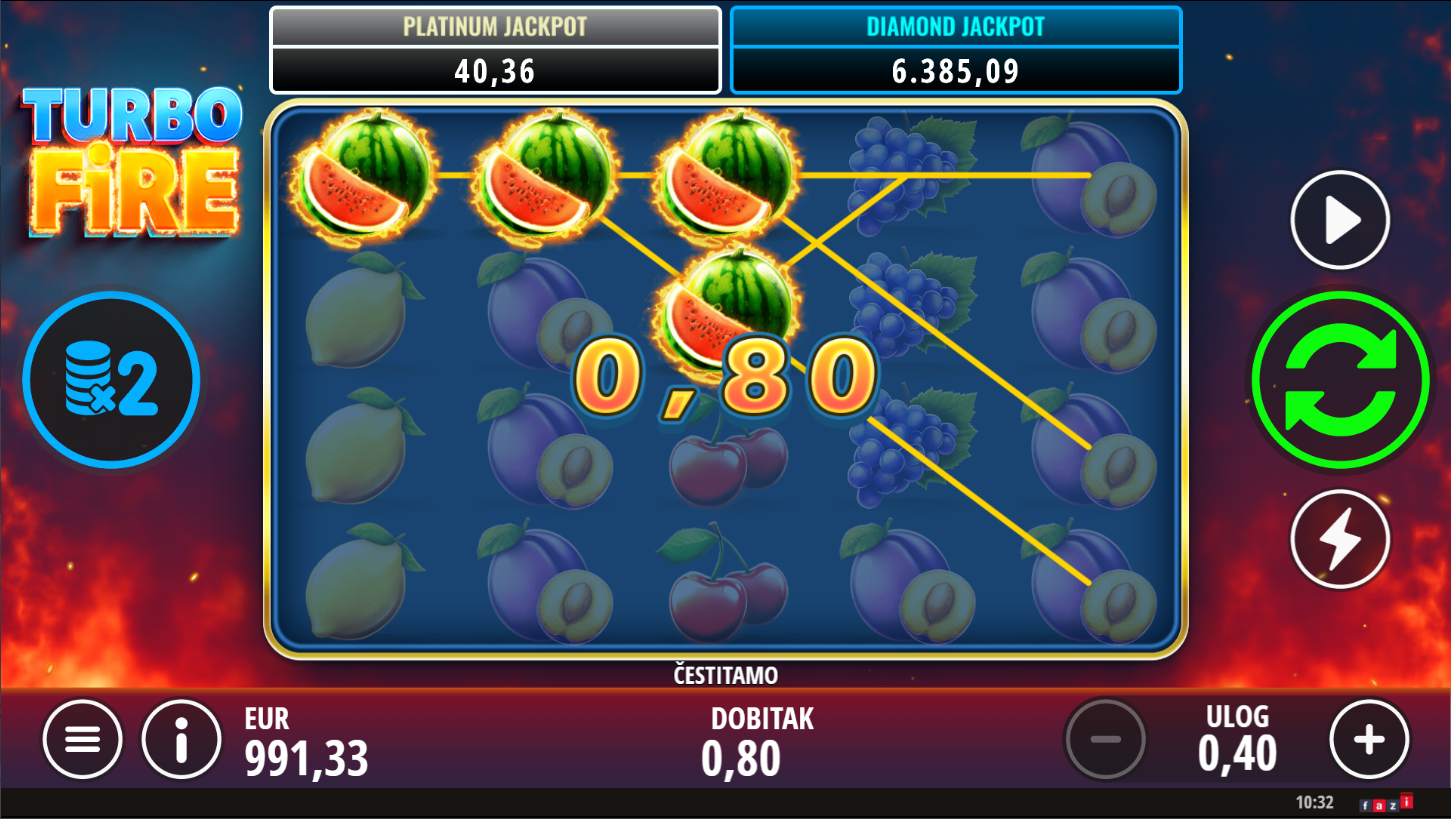Viewport: 1451px width, 819px height.
Task: Activate the x2 coin stack bet feature
Action: pos(111,380)
